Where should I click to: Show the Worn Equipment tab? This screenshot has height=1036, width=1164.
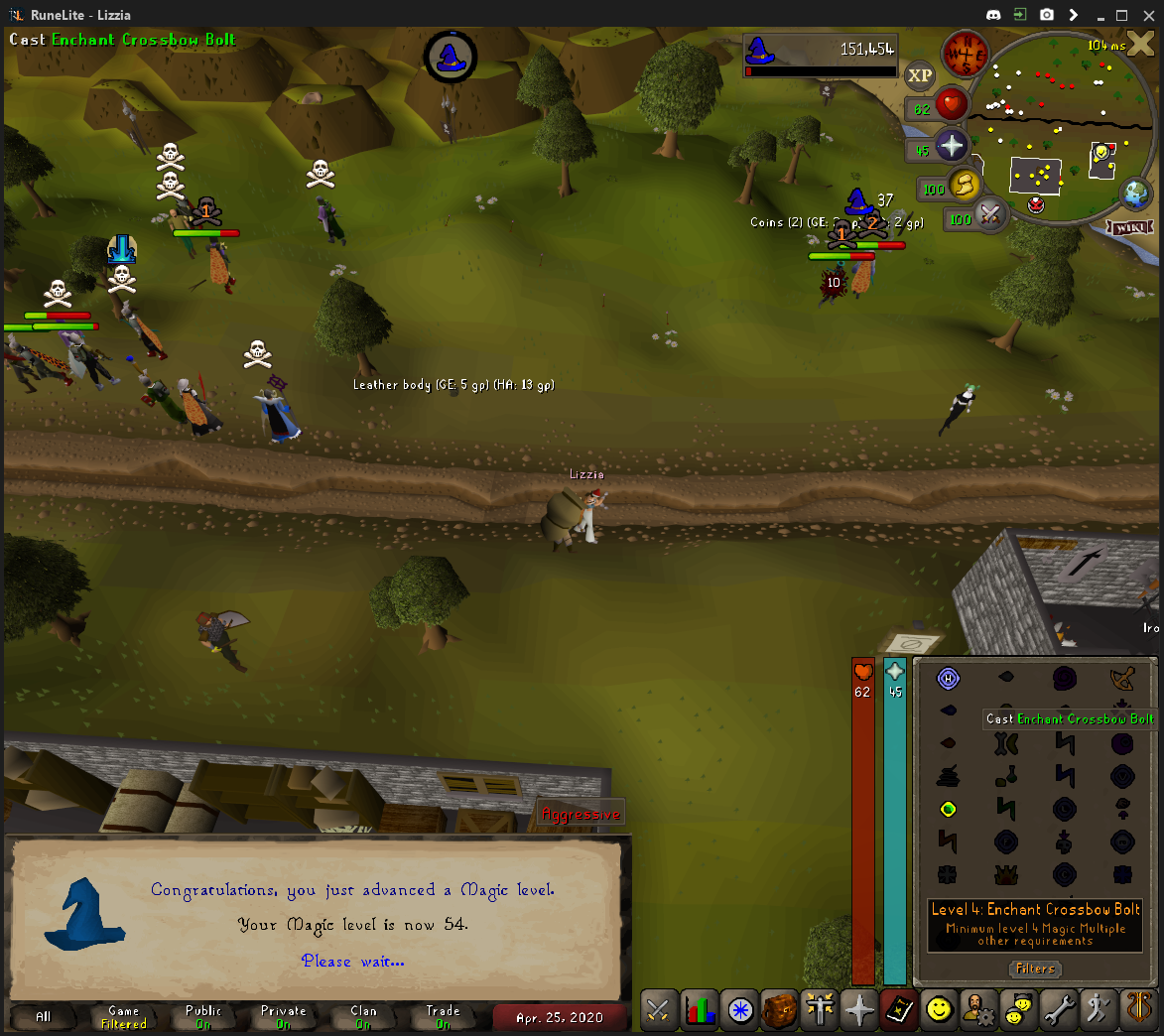pos(820,1010)
